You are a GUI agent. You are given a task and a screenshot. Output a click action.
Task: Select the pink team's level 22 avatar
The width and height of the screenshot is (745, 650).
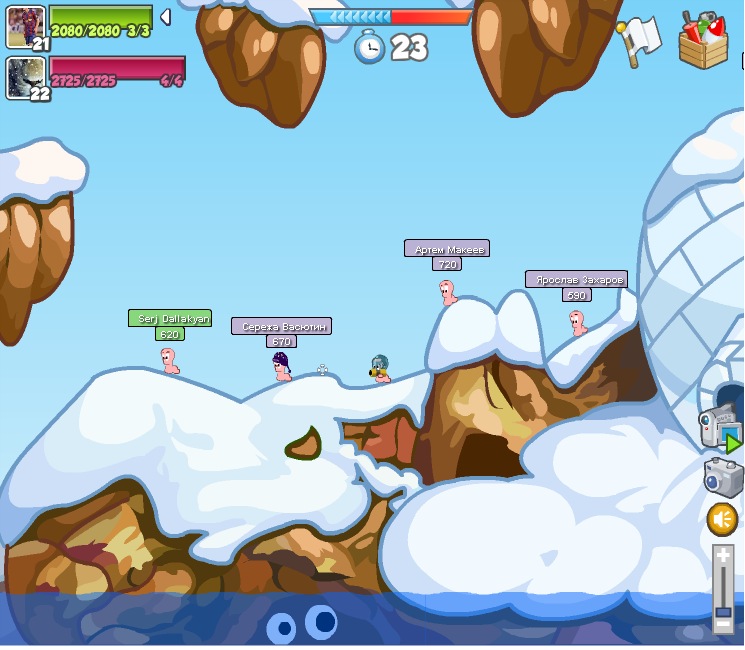click(25, 77)
